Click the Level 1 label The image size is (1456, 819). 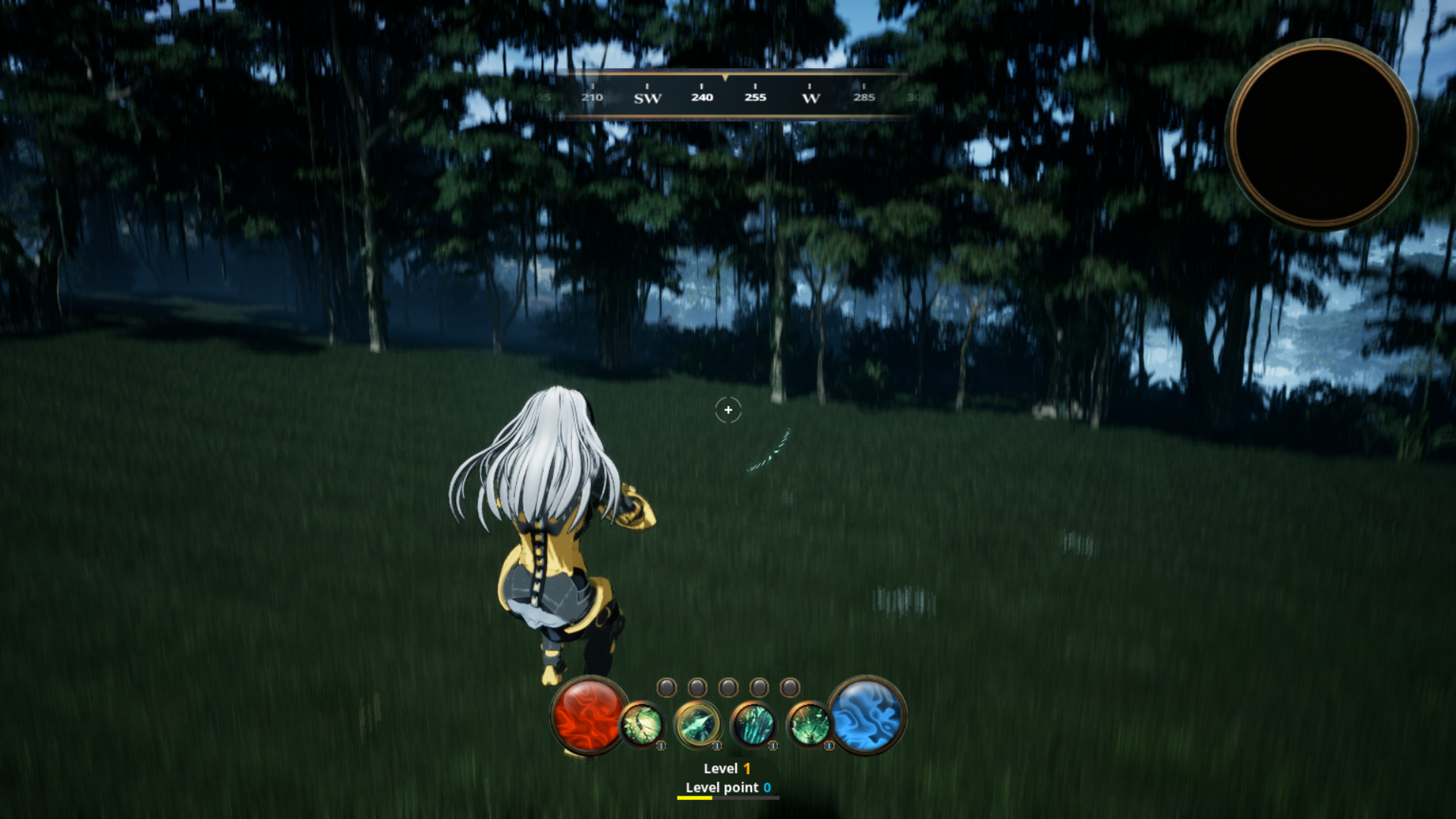726,768
